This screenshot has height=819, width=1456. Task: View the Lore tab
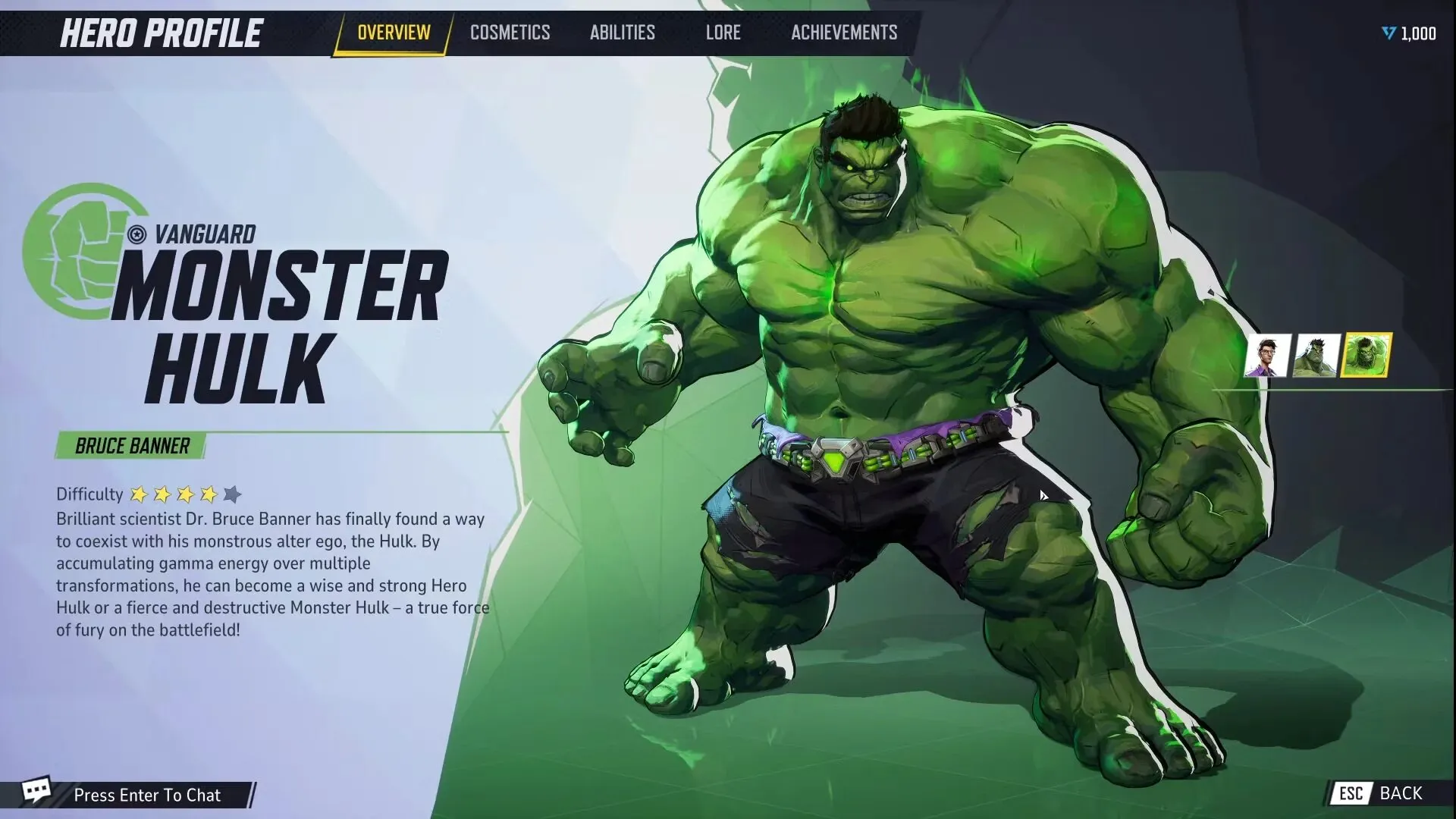pos(722,32)
